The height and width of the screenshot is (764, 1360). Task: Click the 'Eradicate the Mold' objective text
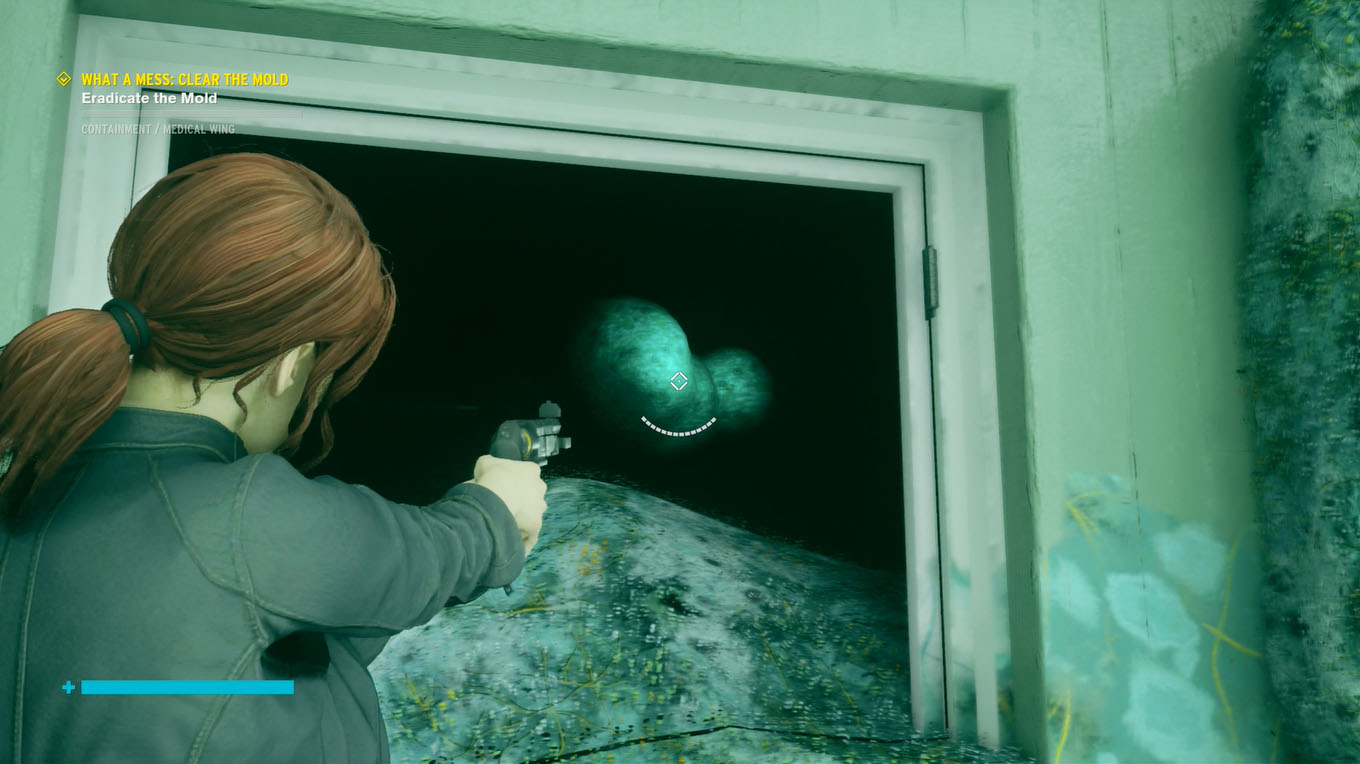tap(149, 98)
